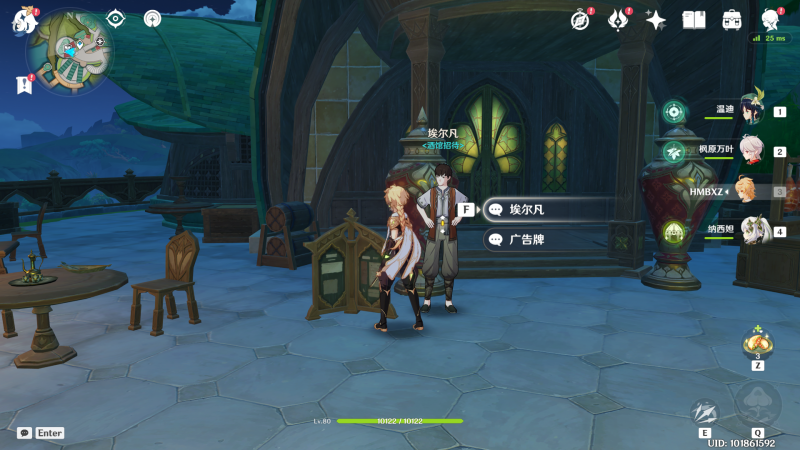The image size is (800, 450).
Task: Switch to party member 枫原万叶
Action: coord(752,151)
